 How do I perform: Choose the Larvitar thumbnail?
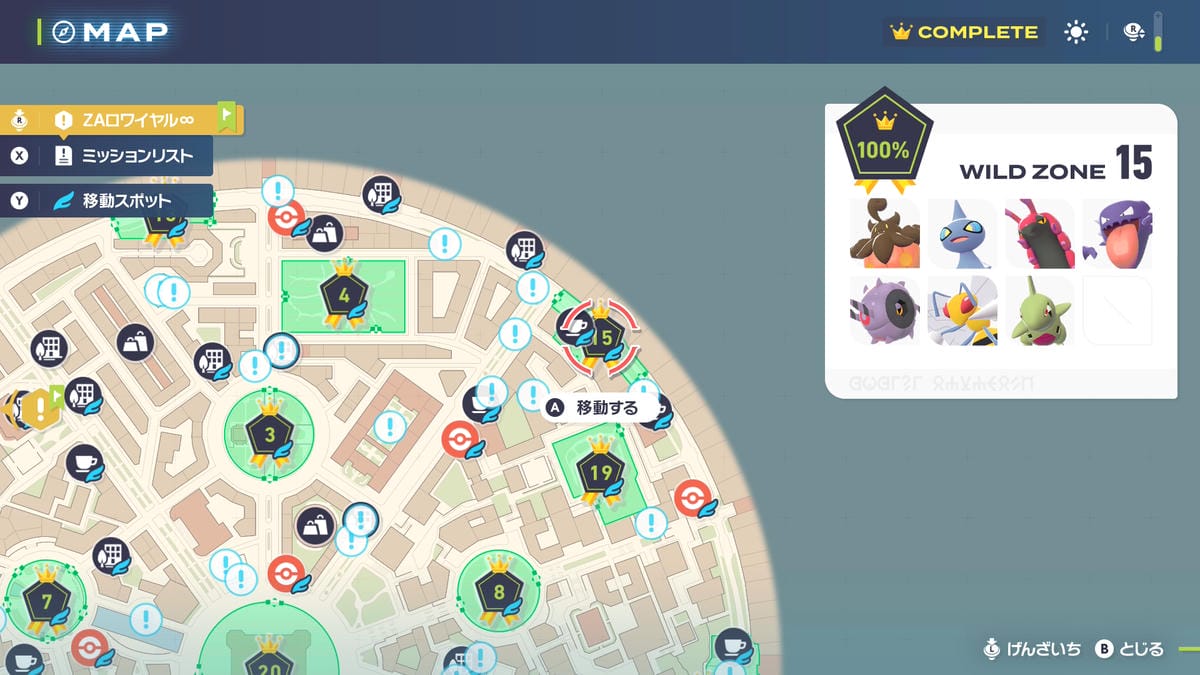(x=1039, y=310)
